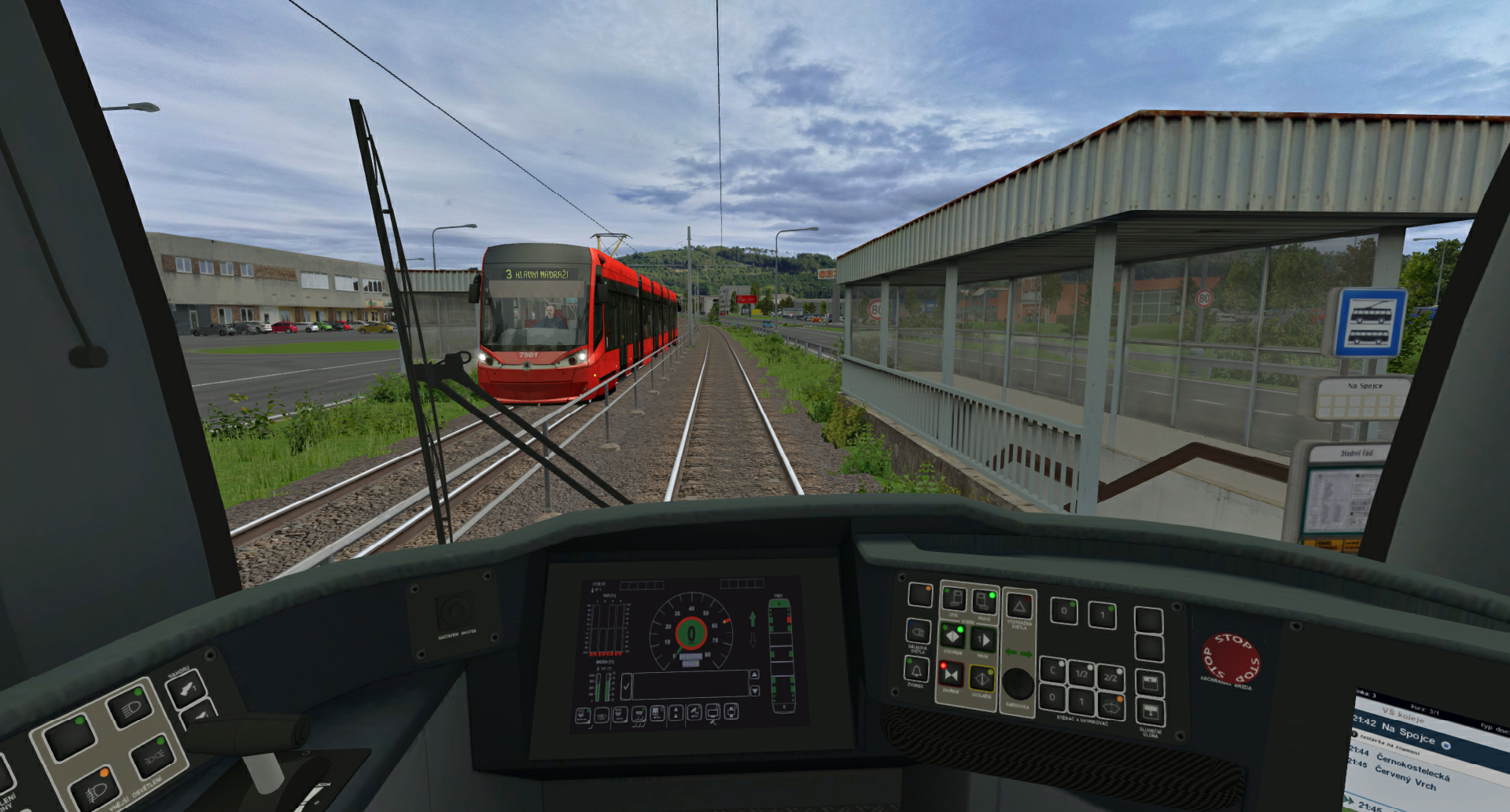
Task: Release doors with the yellow Uvolnění button
Action: (981, 678)
